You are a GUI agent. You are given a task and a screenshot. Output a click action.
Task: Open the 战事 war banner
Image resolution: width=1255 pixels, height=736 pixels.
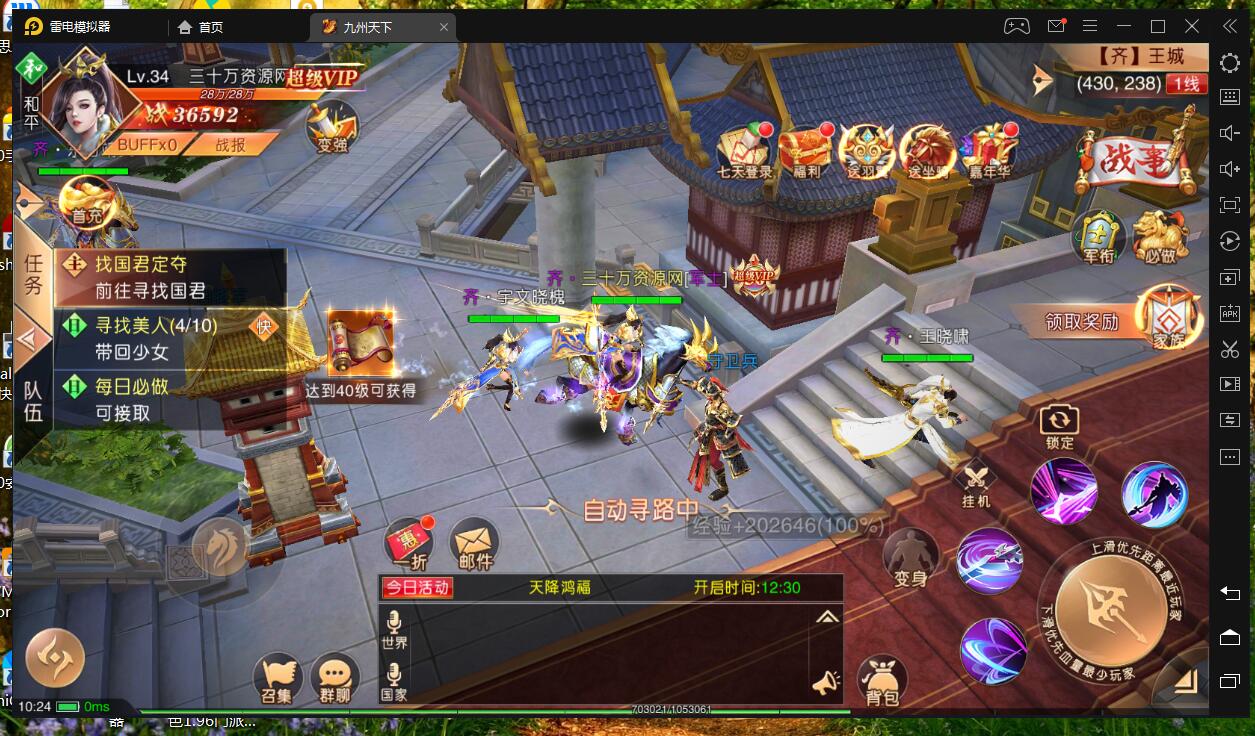coord(1133,160)
